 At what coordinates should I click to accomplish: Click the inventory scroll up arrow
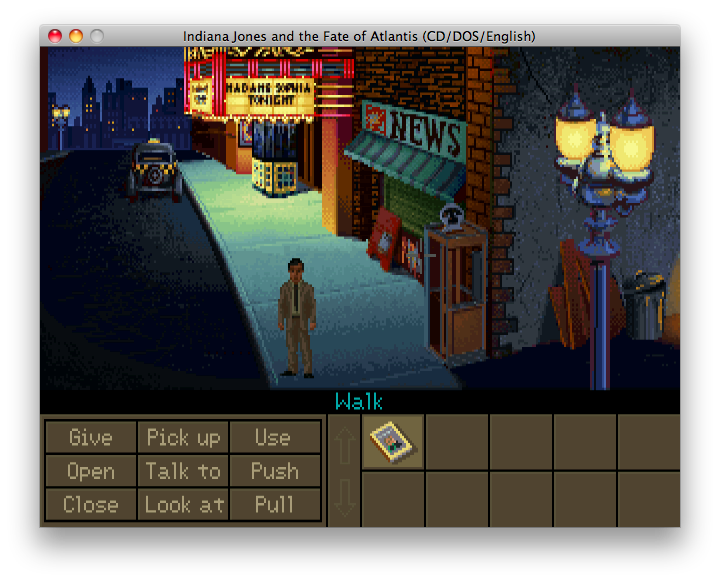click(343, 443)
